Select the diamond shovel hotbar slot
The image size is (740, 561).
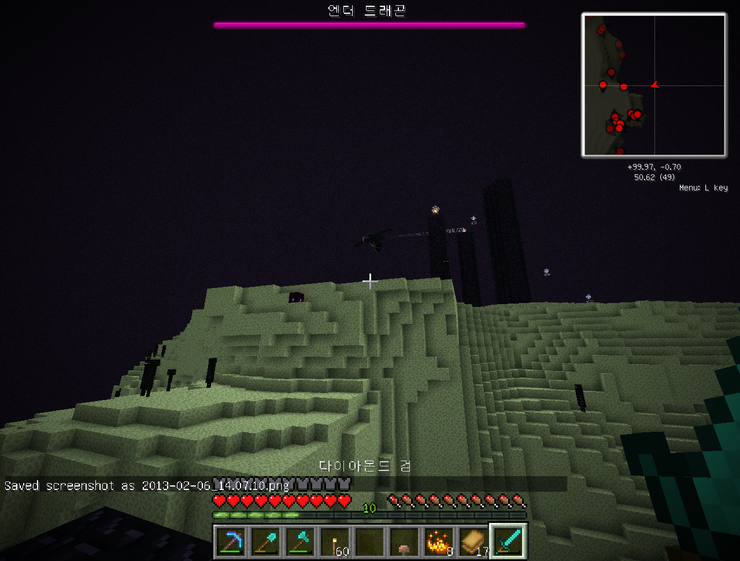click(x=267, y=541)
